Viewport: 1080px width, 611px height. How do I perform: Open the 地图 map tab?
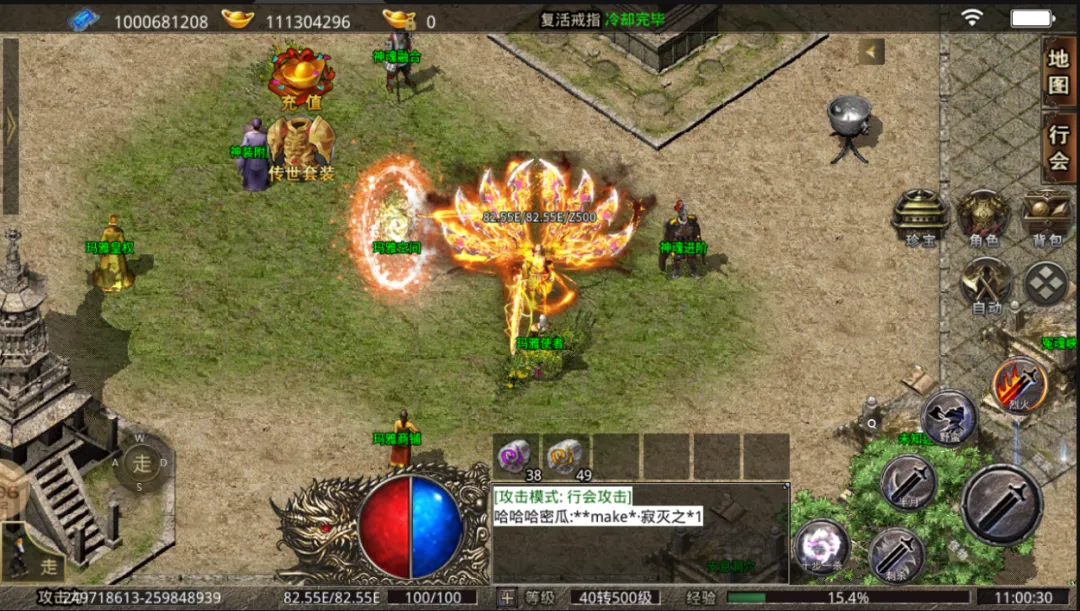1058,72
